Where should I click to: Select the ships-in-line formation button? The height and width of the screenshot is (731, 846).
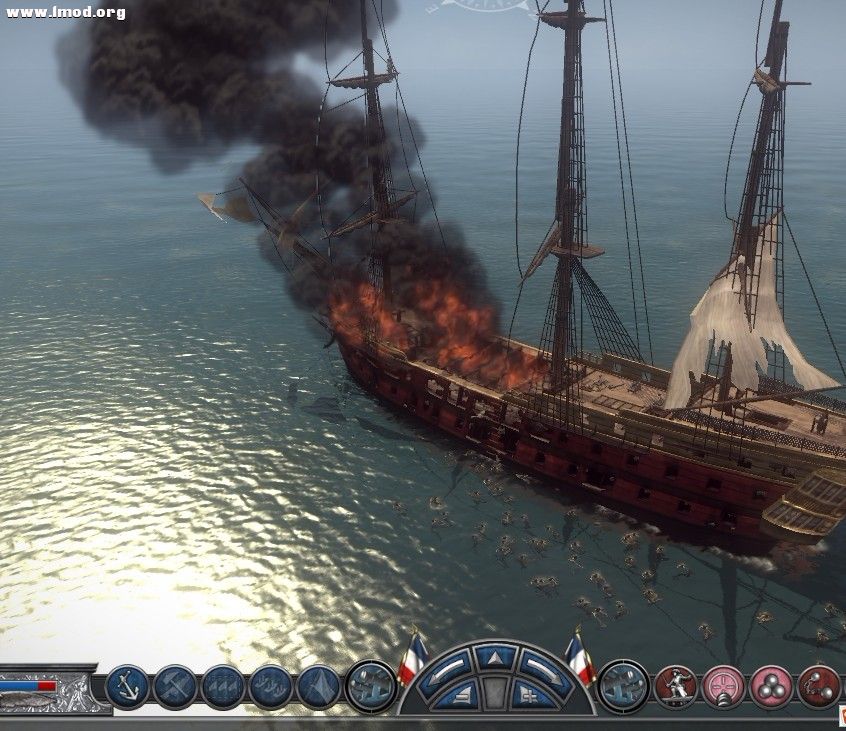tap(271, 687)
